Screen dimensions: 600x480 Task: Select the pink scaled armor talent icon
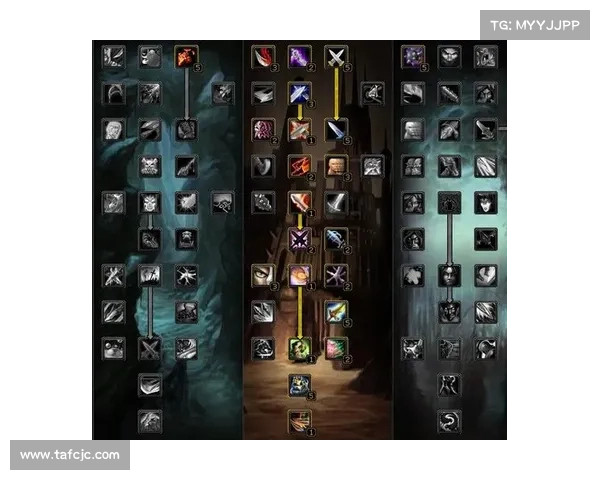263,129
